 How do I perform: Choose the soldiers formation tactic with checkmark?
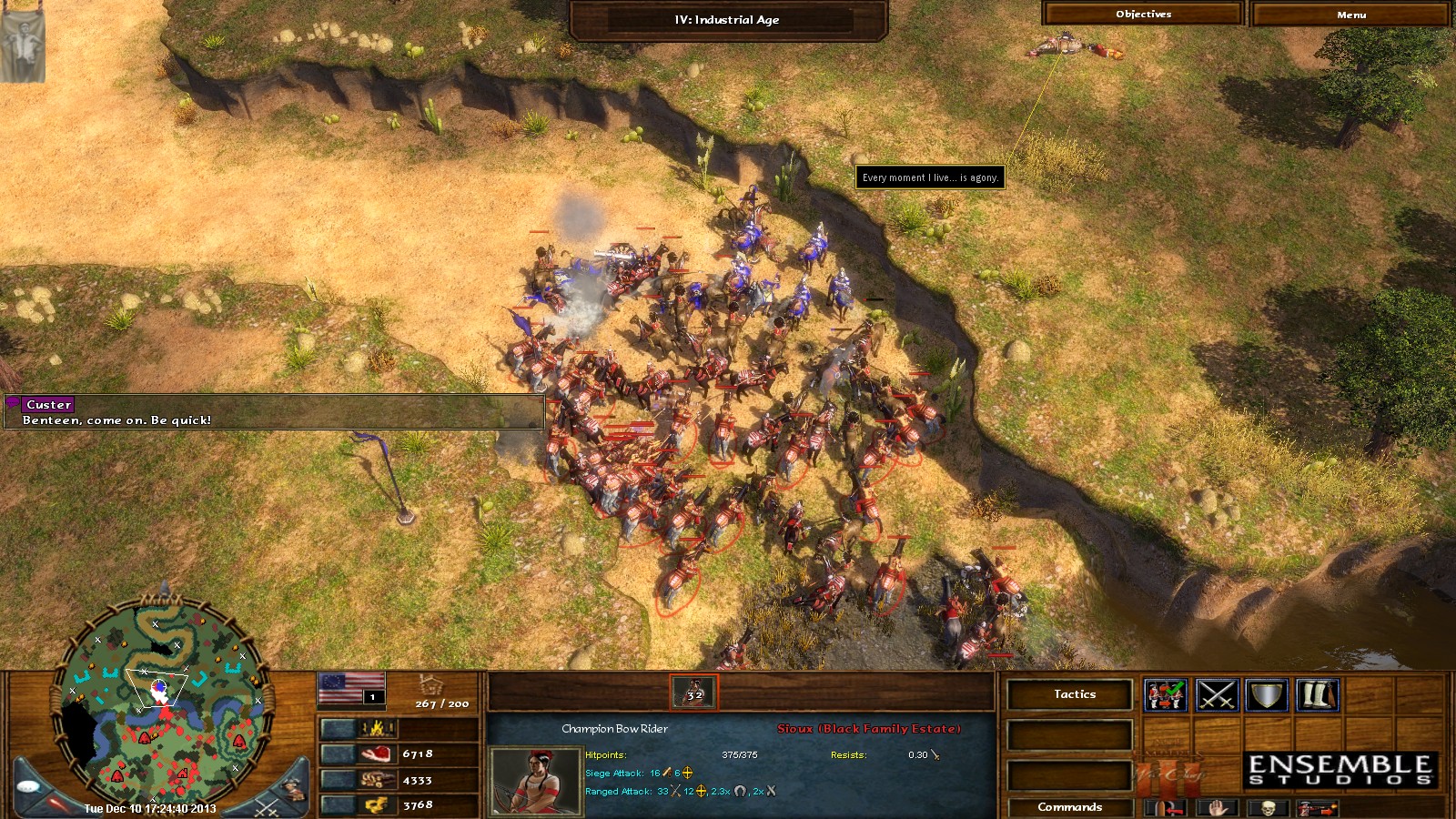1166,695
